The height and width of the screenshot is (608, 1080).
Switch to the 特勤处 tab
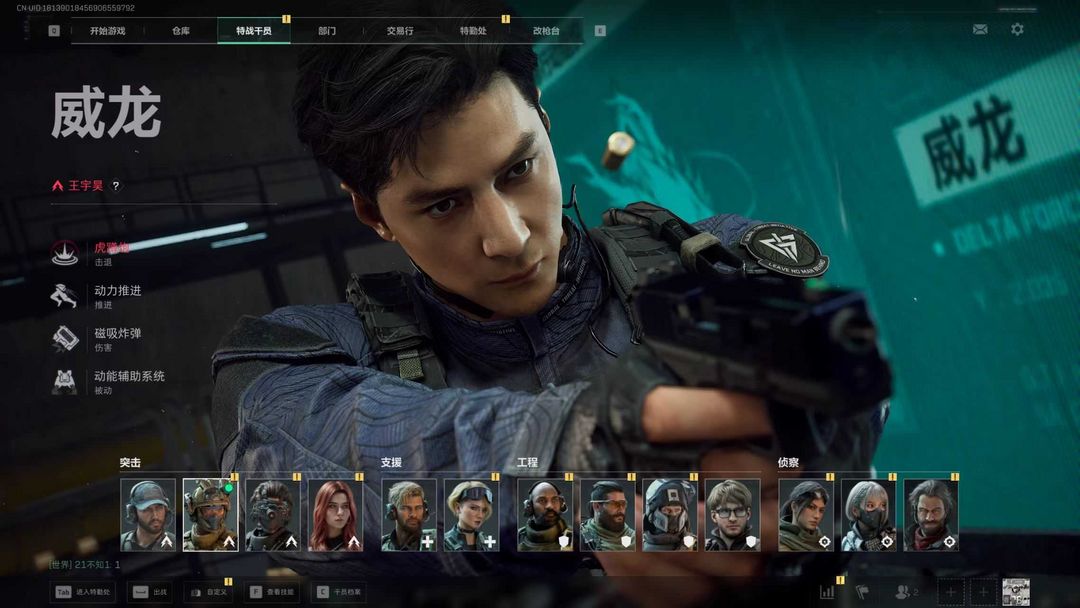tap(473, 31)
